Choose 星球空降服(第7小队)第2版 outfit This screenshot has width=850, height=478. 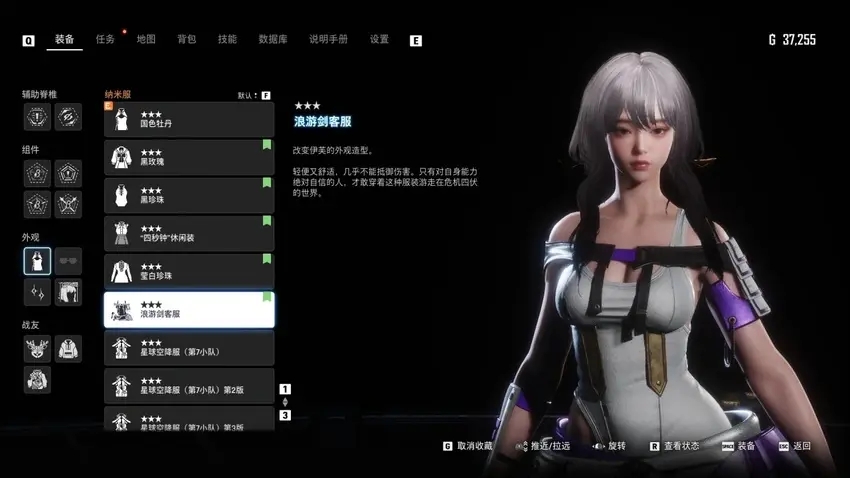point(189,386)
